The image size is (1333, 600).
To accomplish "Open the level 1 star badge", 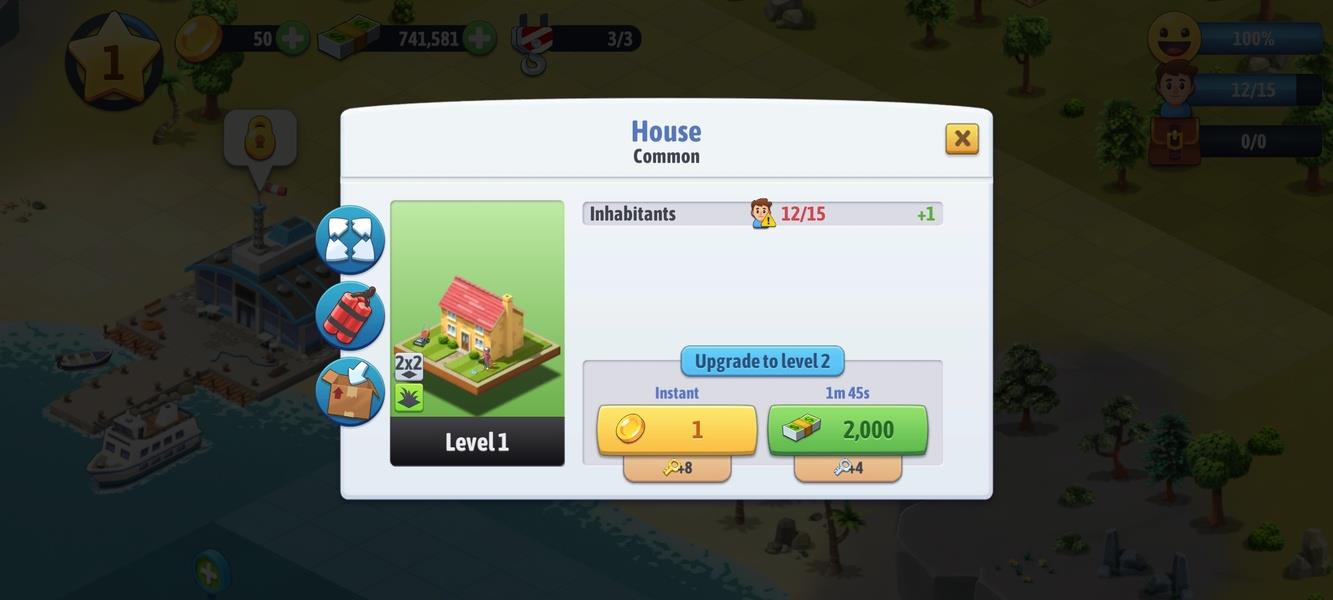I will pos(112,61).
